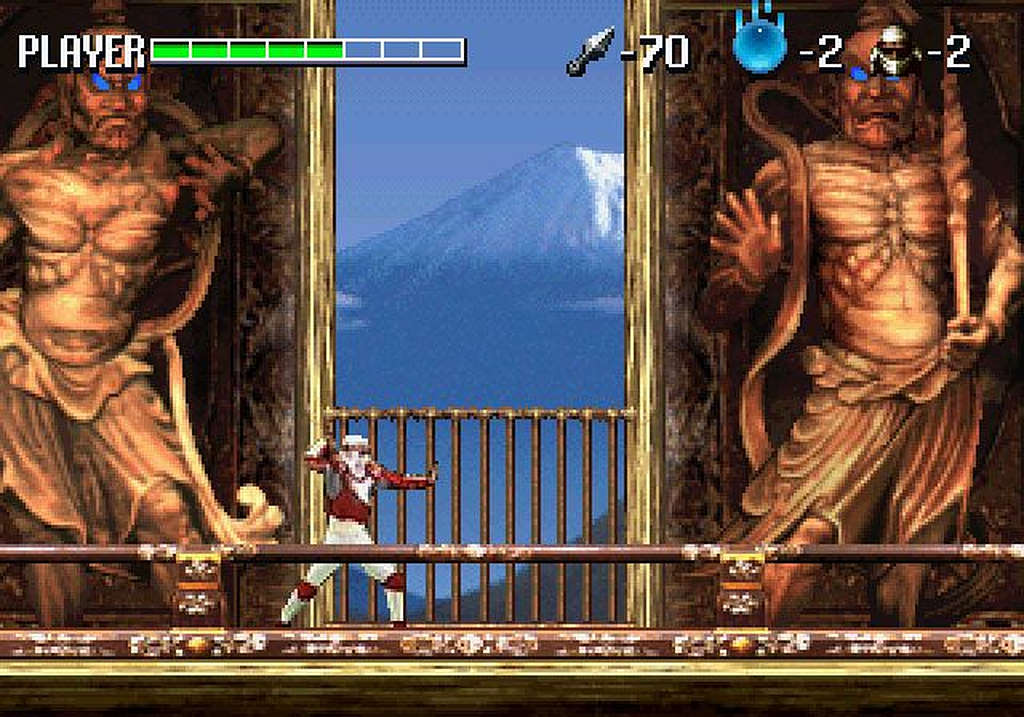This screenshot has height=717, width=1024.
Task: Activate the blue ninjutsu flame orb
Action: (x=759, y=46)
